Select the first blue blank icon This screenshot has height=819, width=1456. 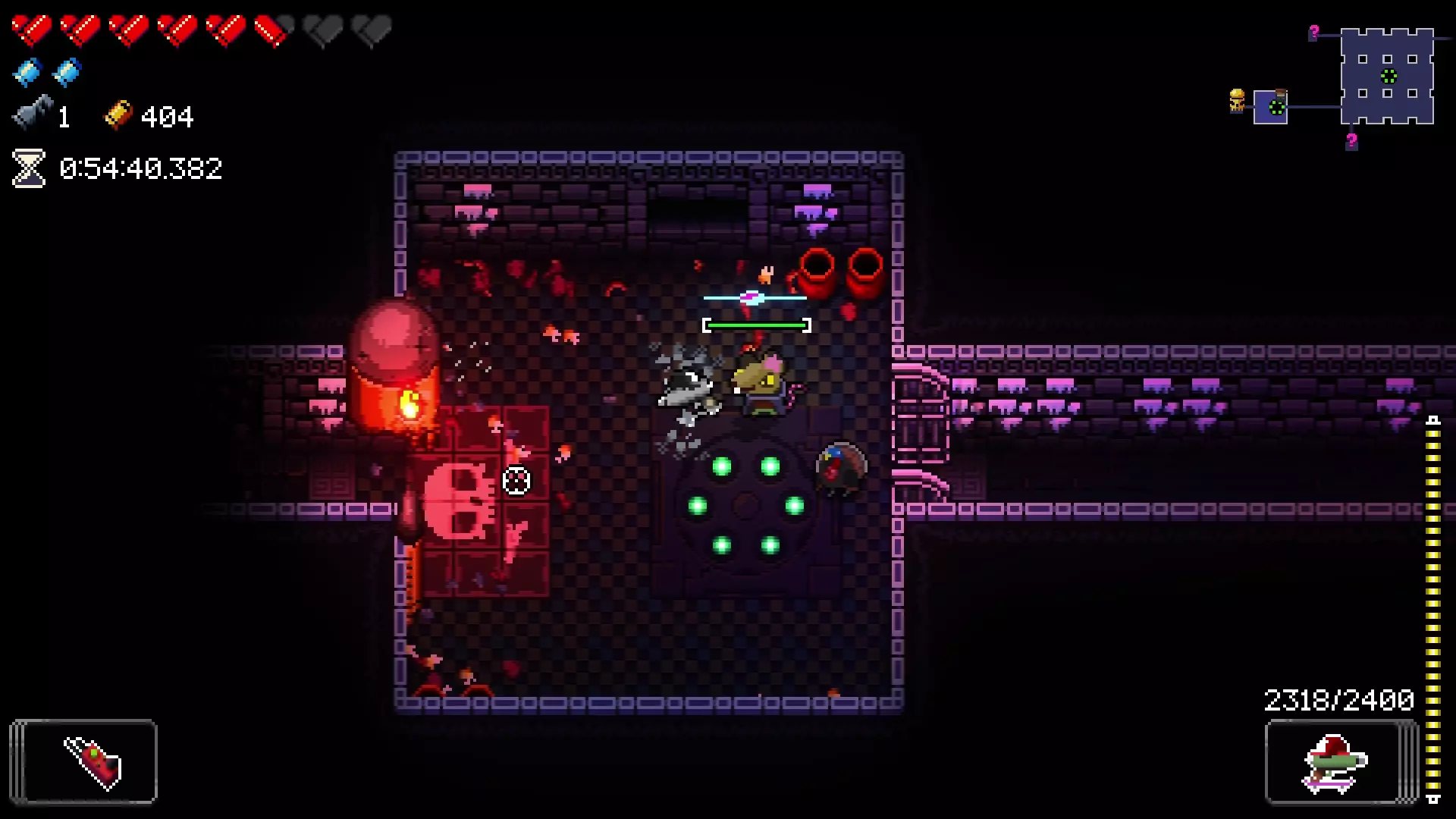27,73
